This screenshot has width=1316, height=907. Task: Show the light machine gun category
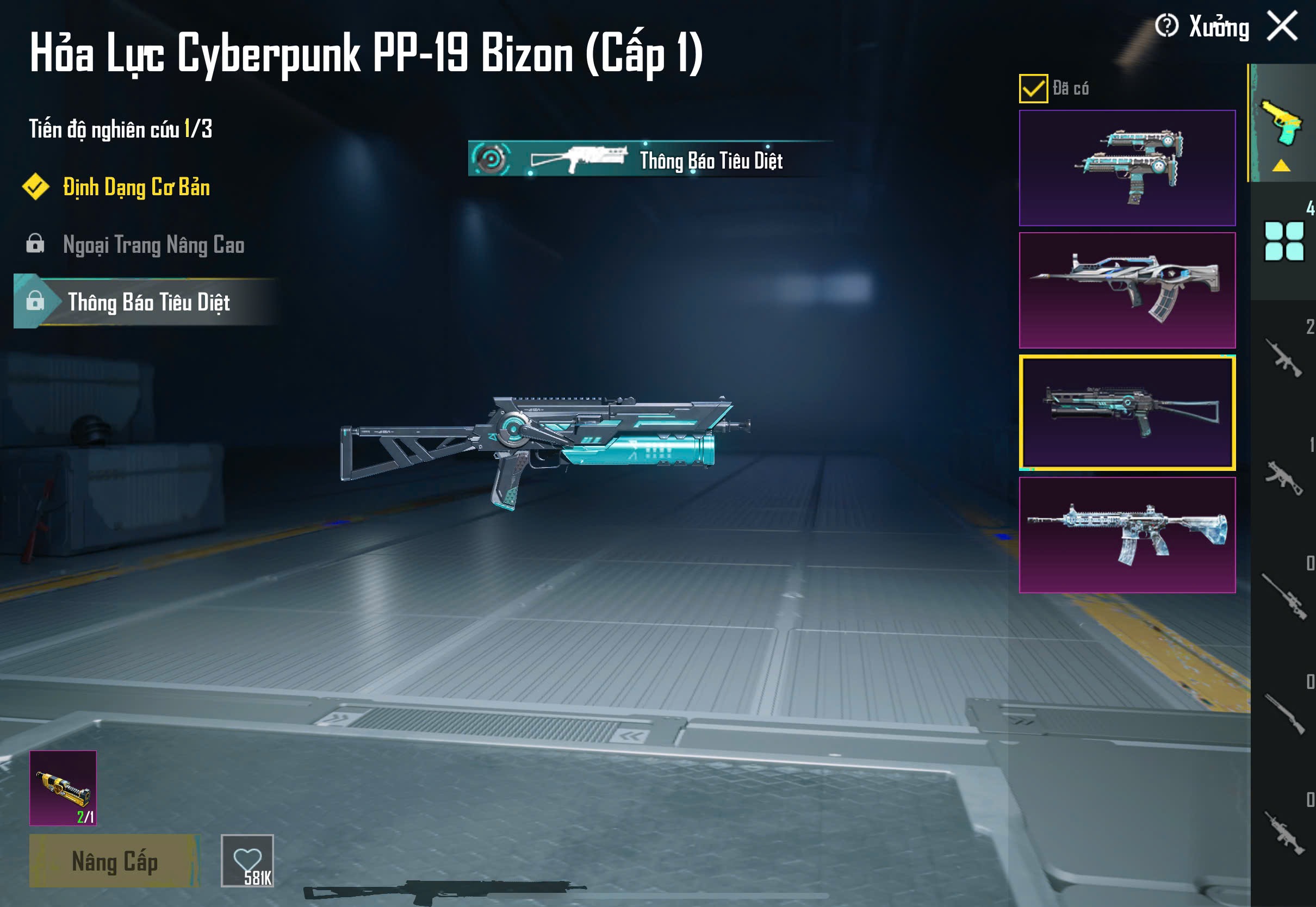coord(1283,833)
